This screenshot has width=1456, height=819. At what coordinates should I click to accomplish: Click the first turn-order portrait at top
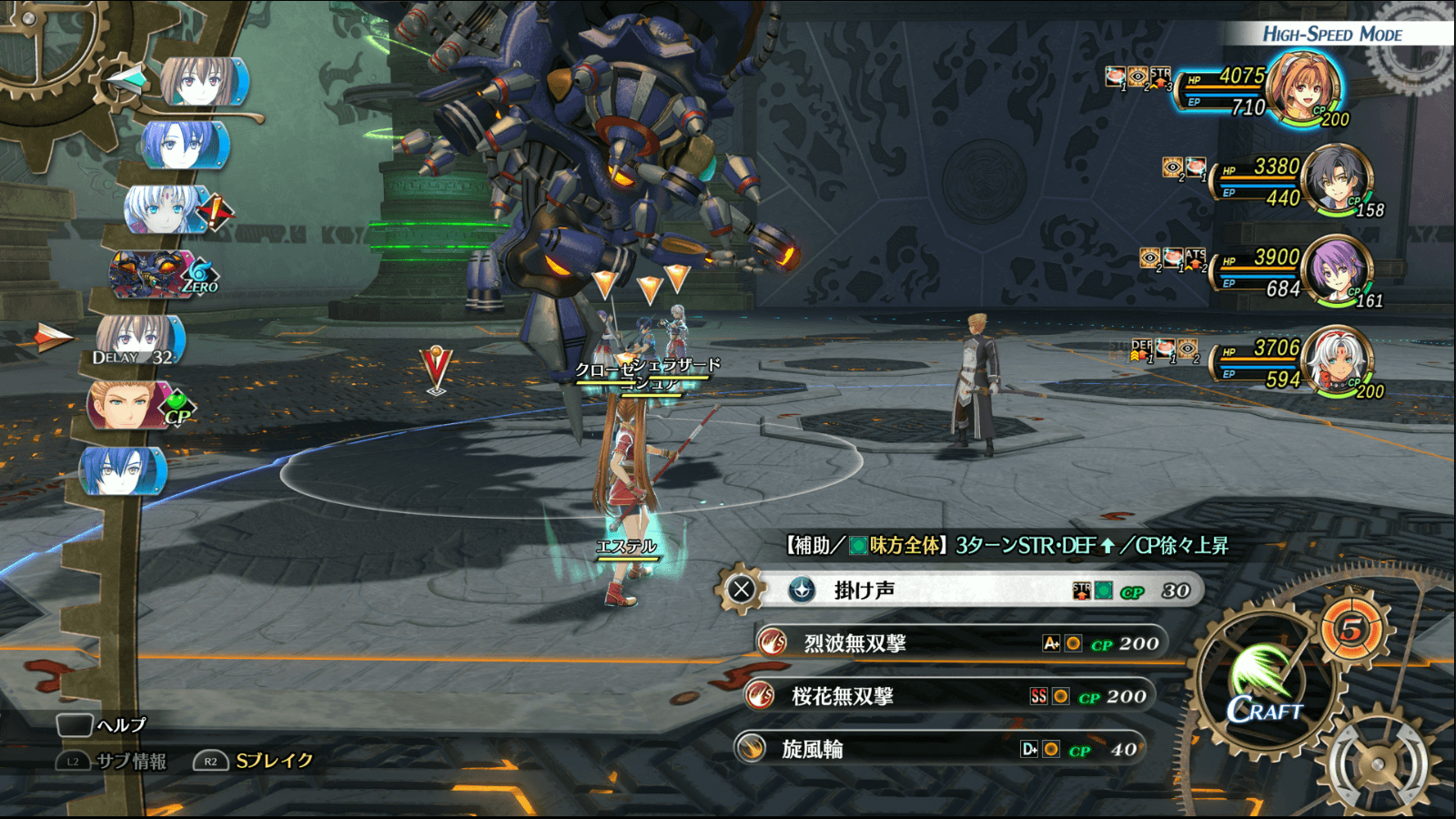204,82
